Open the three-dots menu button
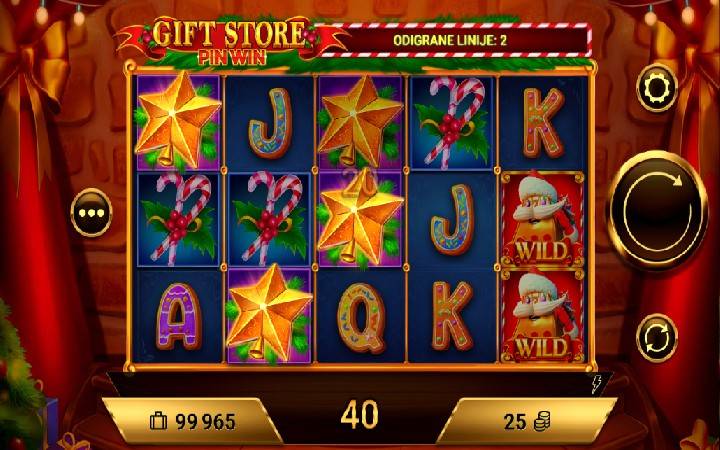This screenshot has width=720, height=450. 90,213
